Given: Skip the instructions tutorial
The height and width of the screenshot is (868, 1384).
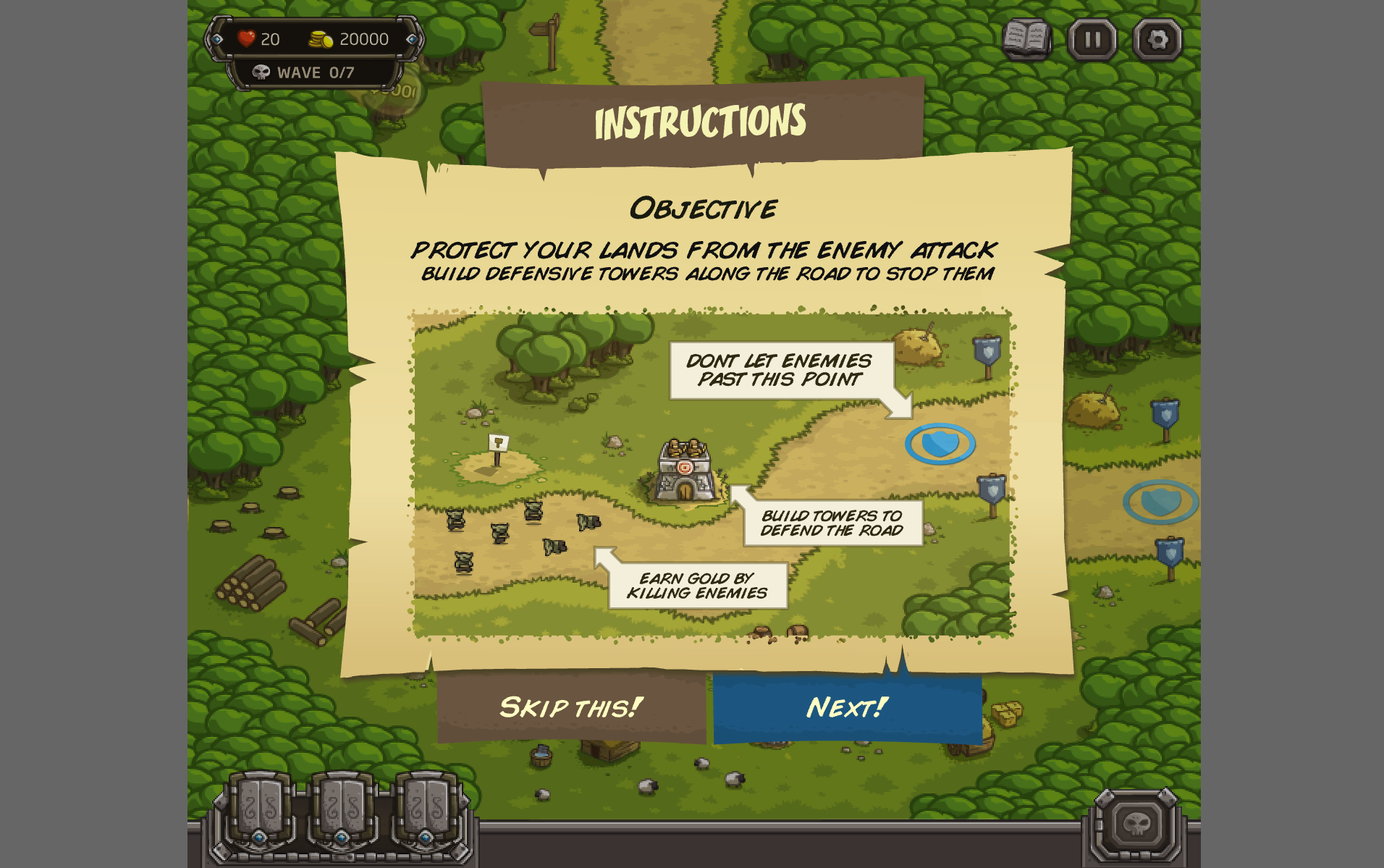Looking at the screenshot, I should click(x=571, y=707).
